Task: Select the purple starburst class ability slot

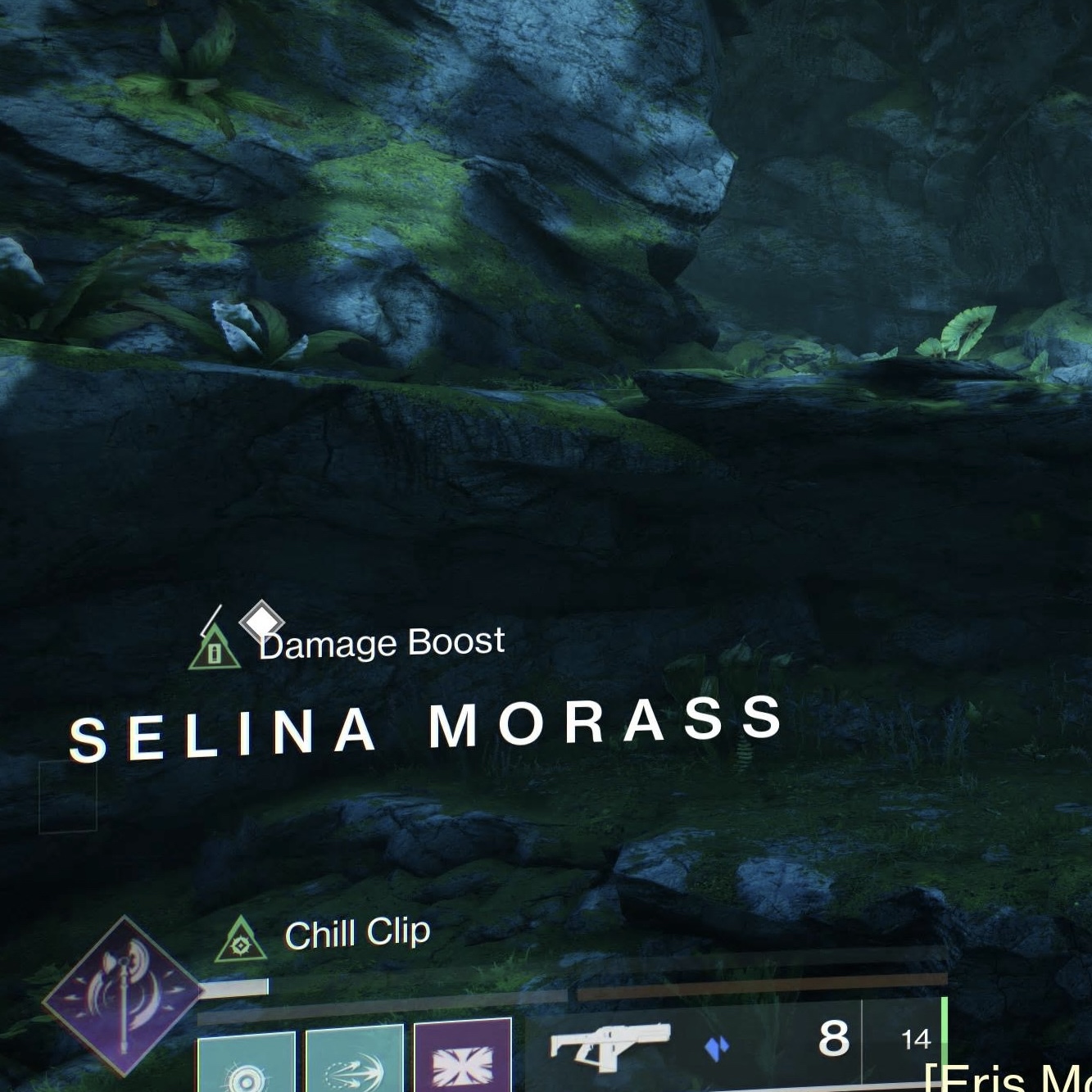Action: pos(463,1057)
